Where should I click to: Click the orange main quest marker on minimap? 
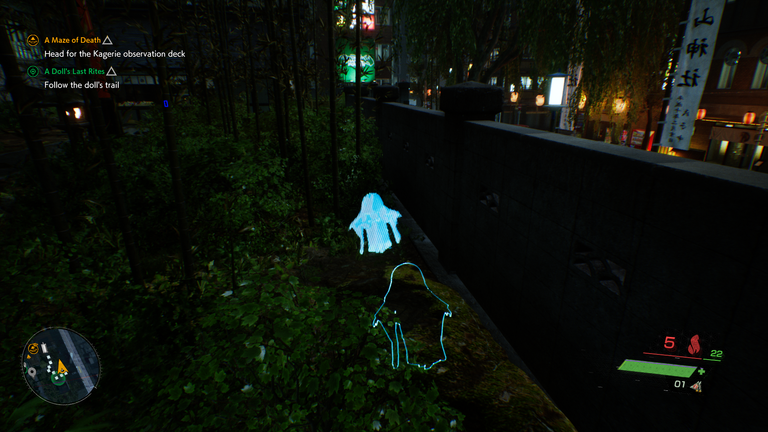[33, 349]
